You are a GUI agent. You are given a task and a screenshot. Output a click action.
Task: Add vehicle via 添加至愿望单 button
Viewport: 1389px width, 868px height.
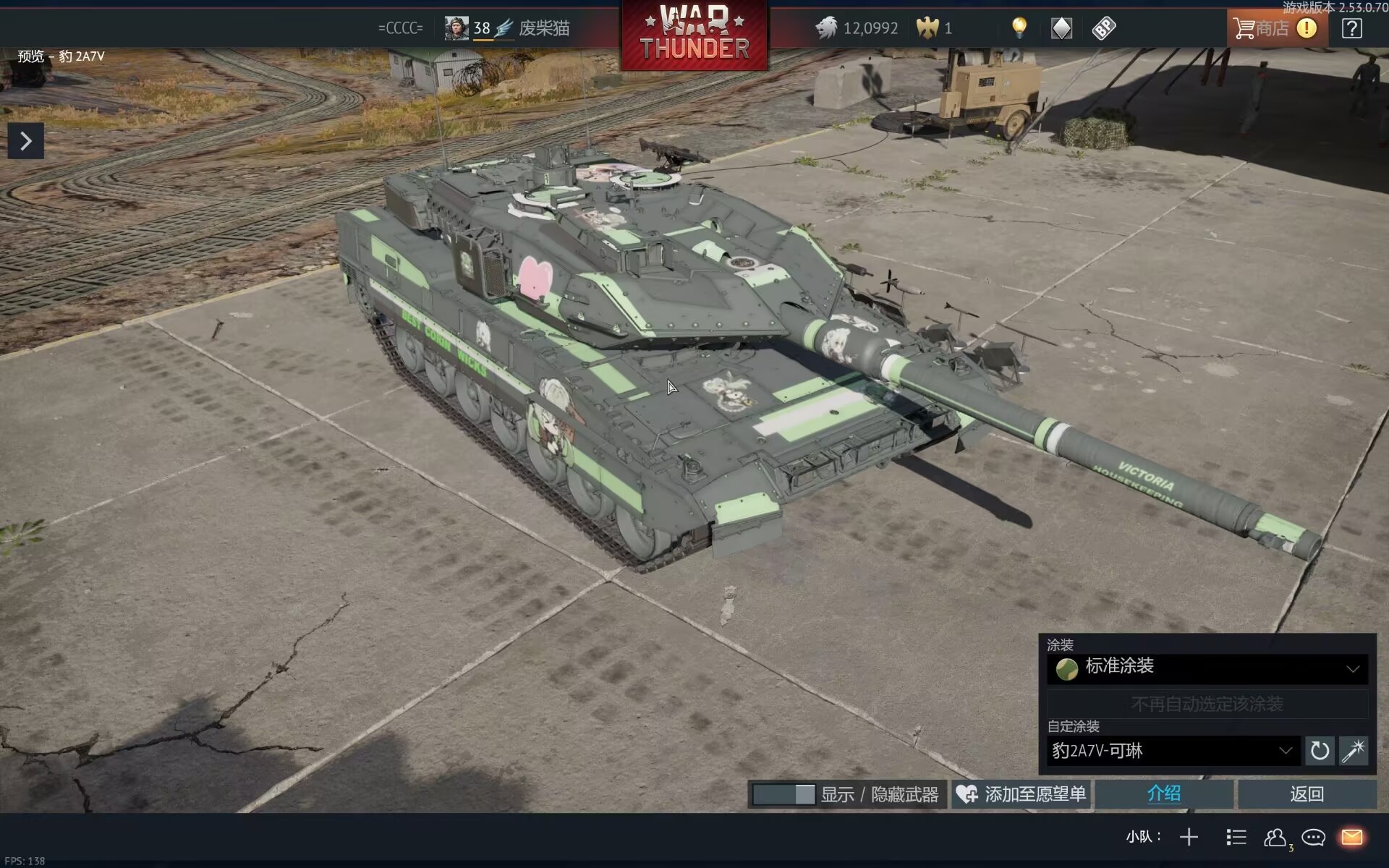(1021, 794)
